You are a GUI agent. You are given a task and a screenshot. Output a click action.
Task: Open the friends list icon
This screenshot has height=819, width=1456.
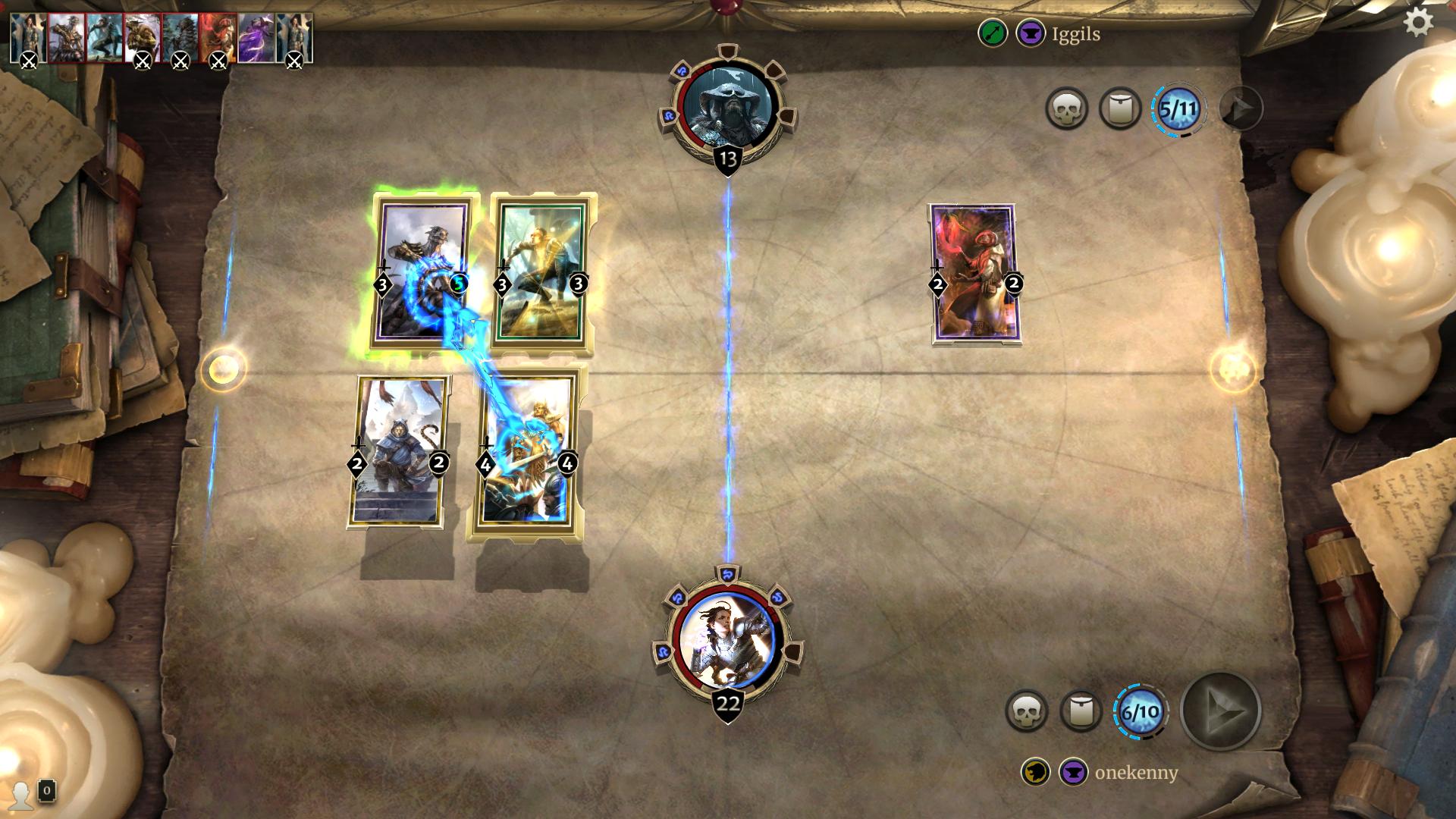click(x=21, y=794)
